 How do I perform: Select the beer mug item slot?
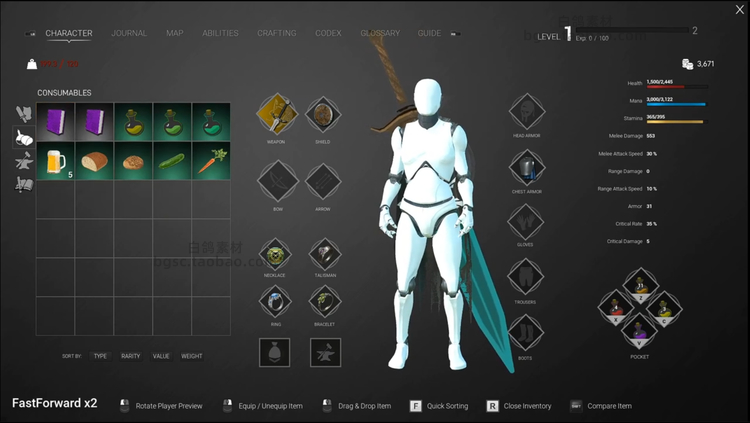click(55, 161)
